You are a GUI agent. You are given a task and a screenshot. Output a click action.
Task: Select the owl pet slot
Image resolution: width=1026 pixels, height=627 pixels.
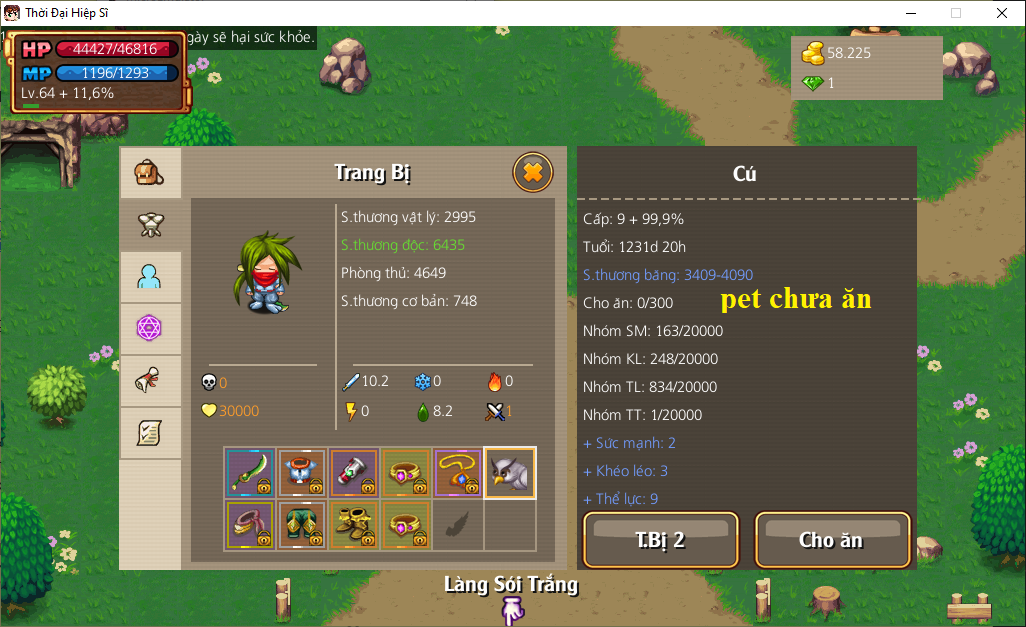coord(510,473)
